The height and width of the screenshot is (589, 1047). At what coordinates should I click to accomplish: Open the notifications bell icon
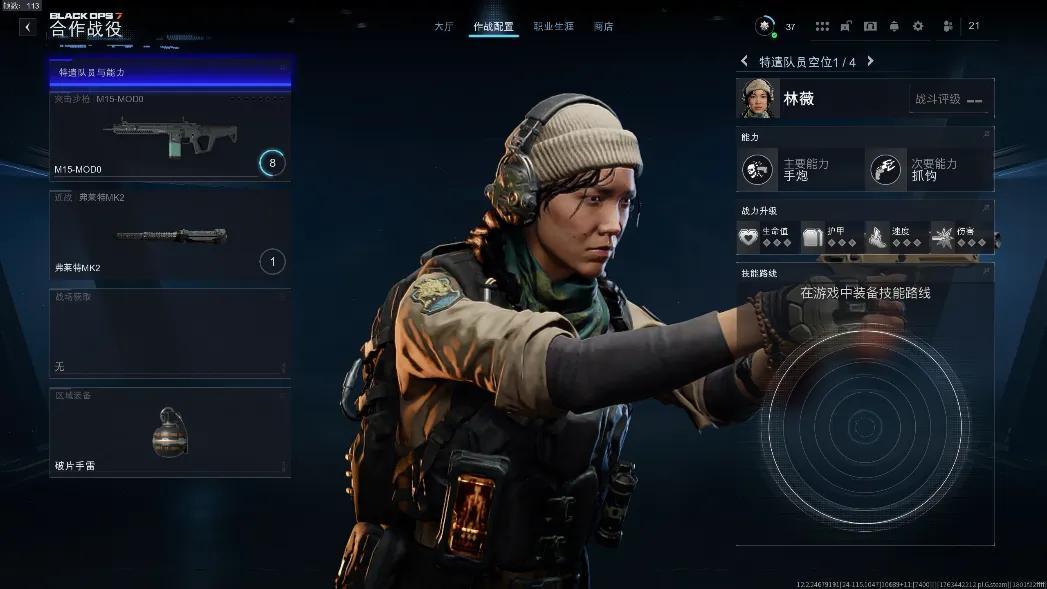[x=894, y=27]
